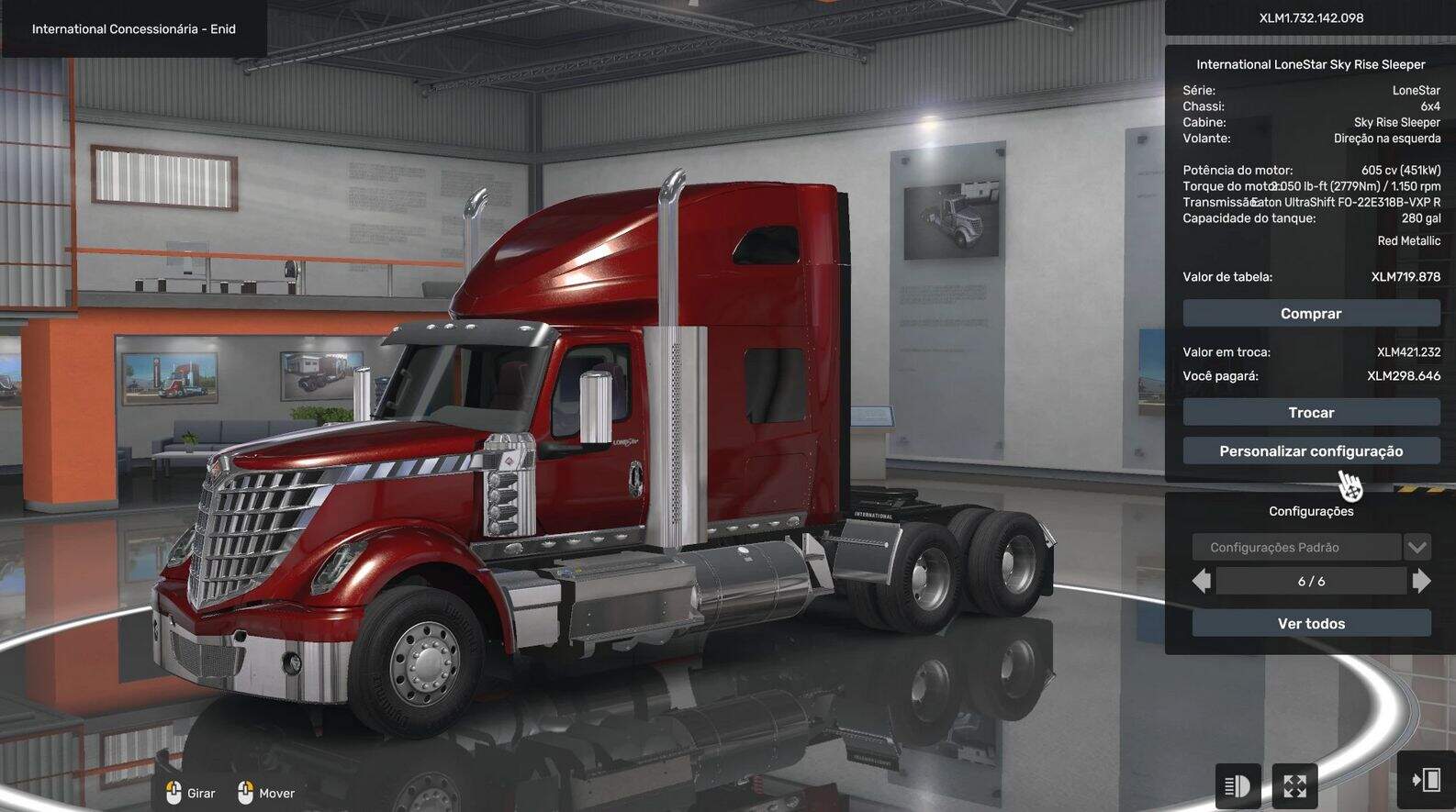This screenshot has height=812, width=1456.
Task: Select the International Concessionária - Enid header
Action: 132,28
